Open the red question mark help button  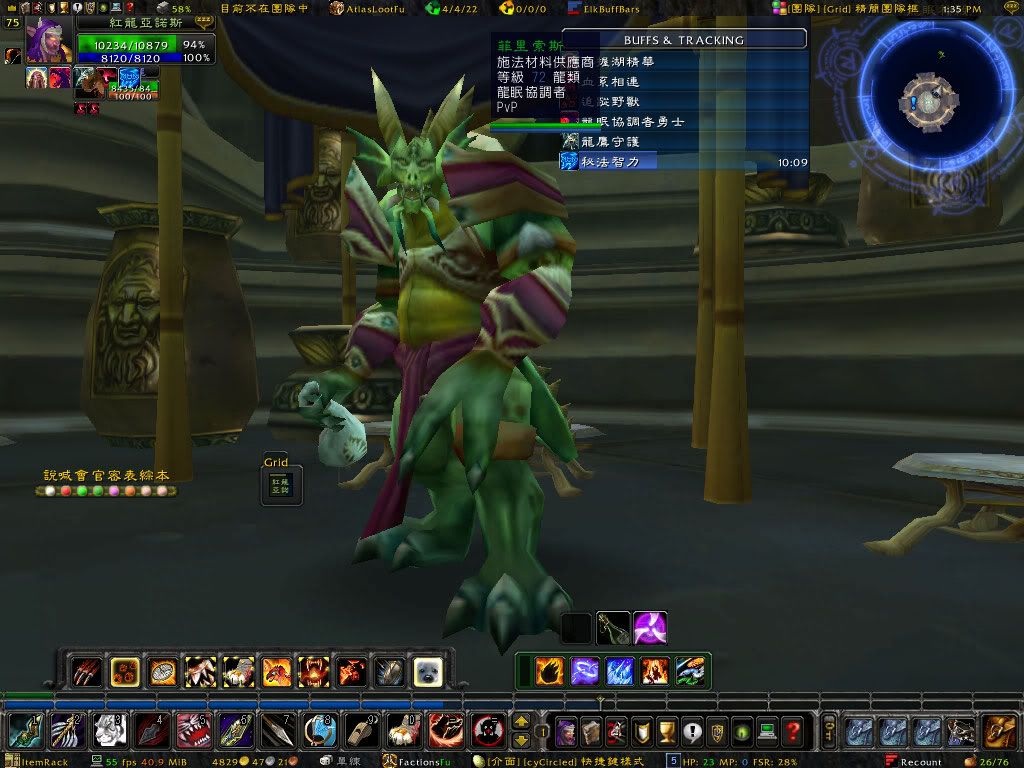(x=794, y=732)
